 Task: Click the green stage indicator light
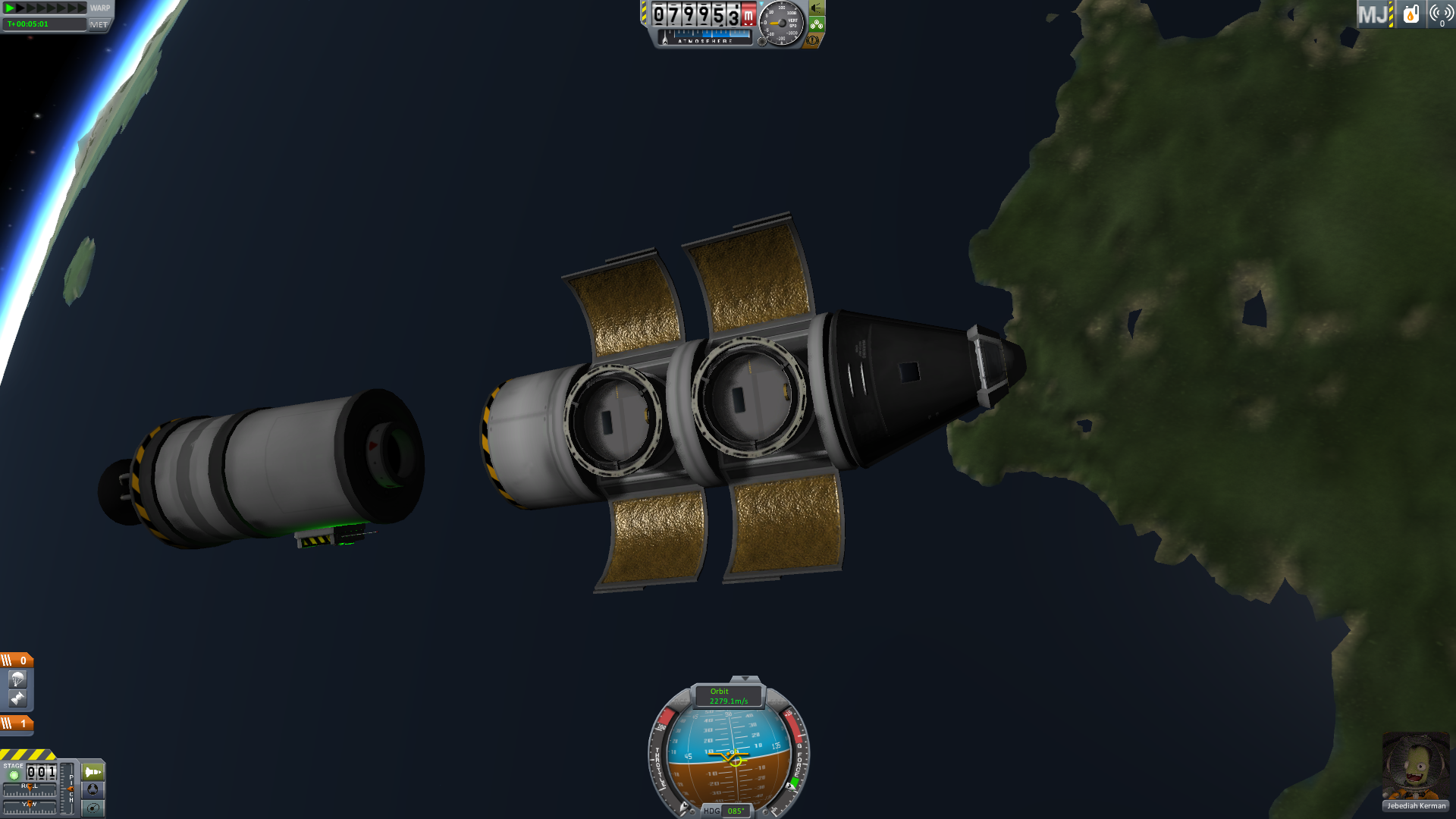14,775
